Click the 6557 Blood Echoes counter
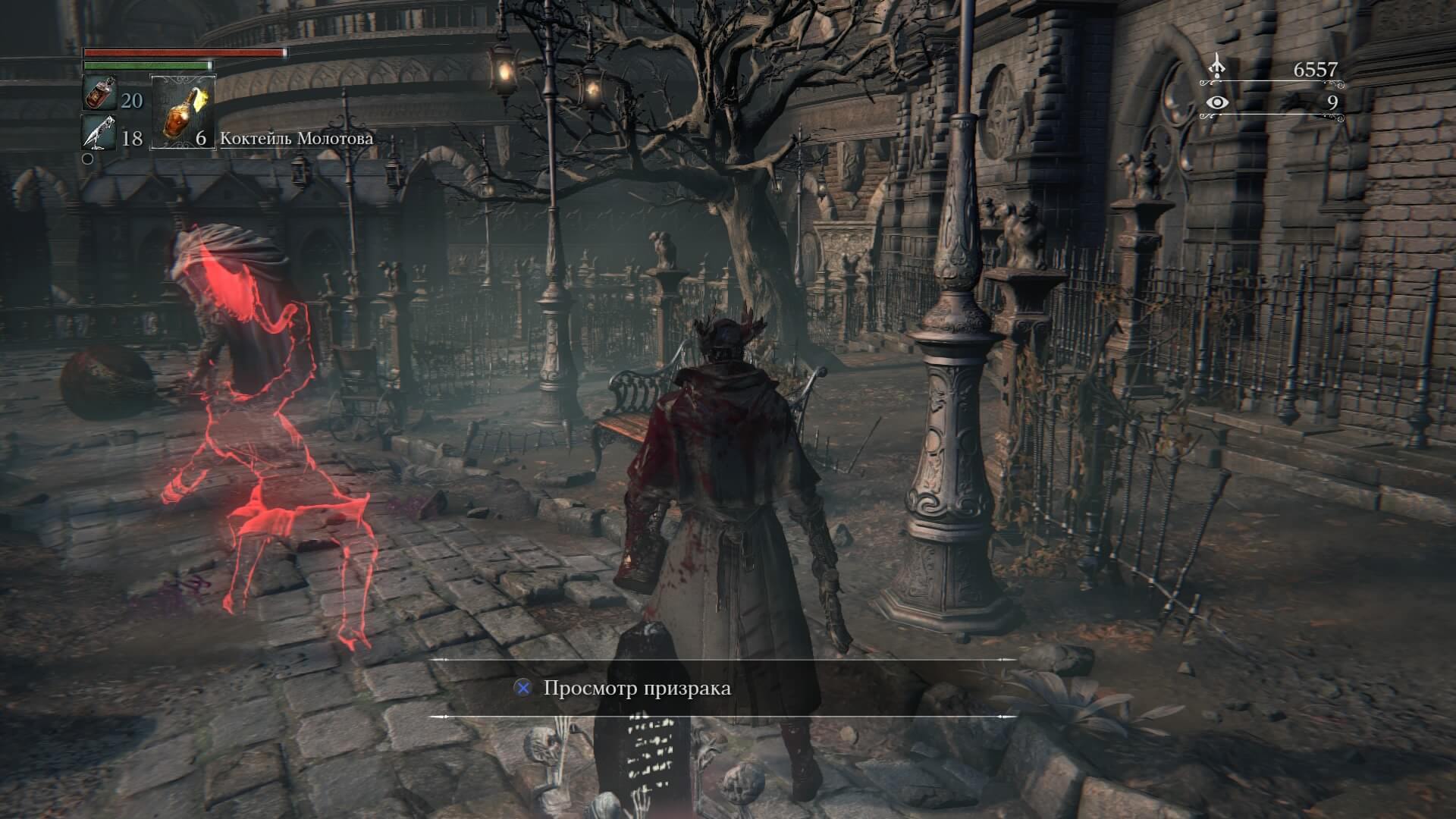1456x819 pixels. [1316, 68]
